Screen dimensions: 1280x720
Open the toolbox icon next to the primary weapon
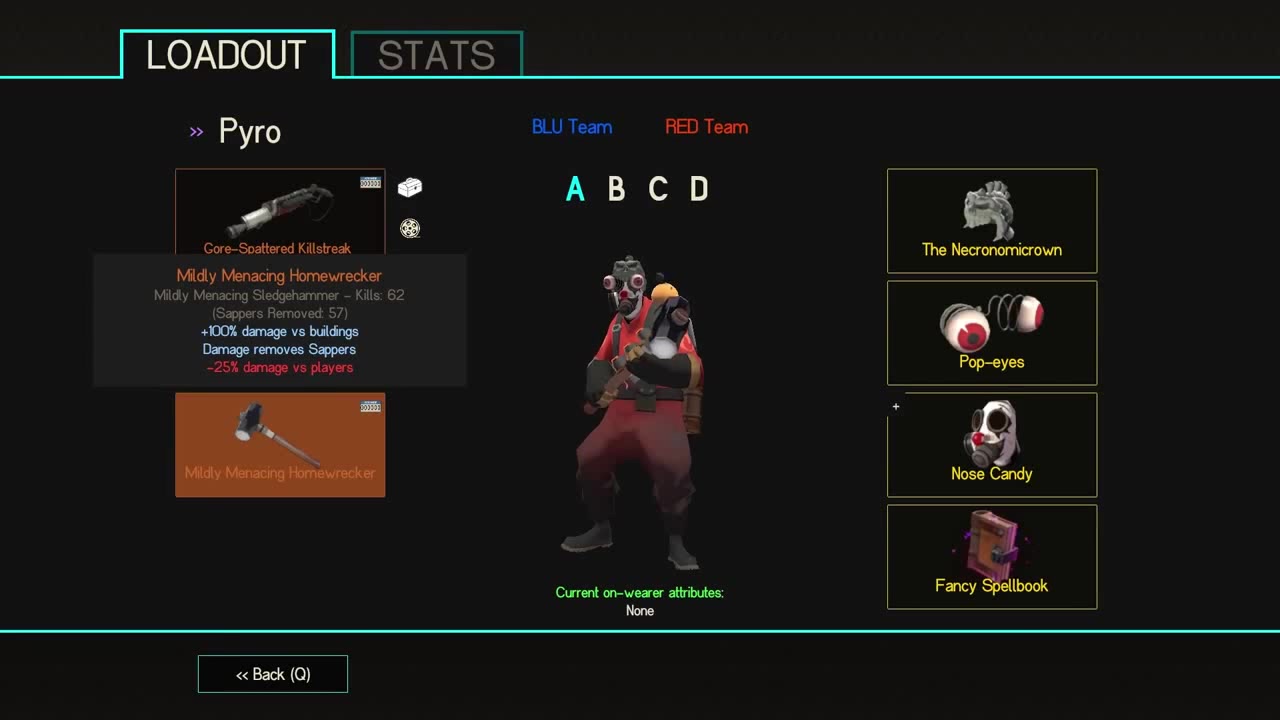coord(409,187)
